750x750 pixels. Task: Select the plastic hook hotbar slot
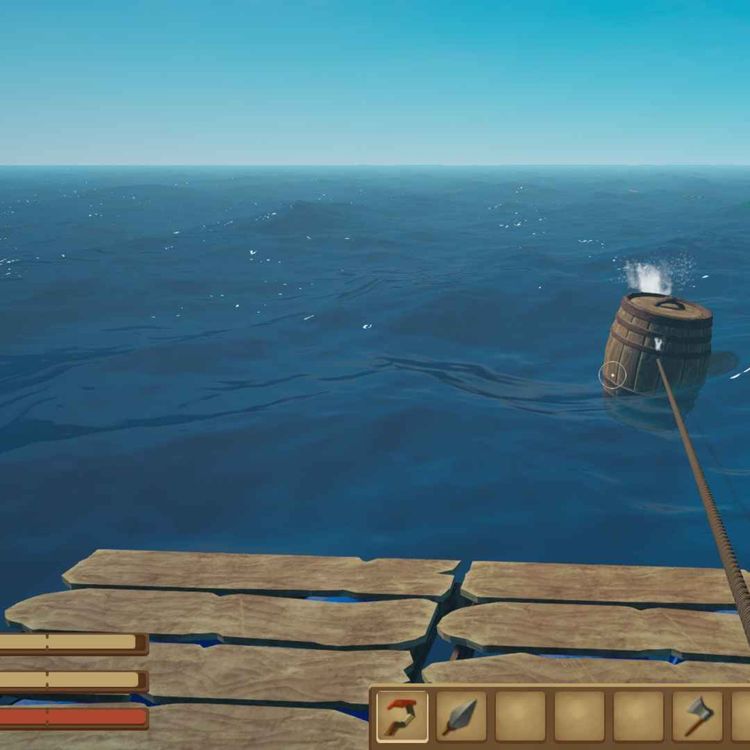pyautogui.click(x=402, y=716)
